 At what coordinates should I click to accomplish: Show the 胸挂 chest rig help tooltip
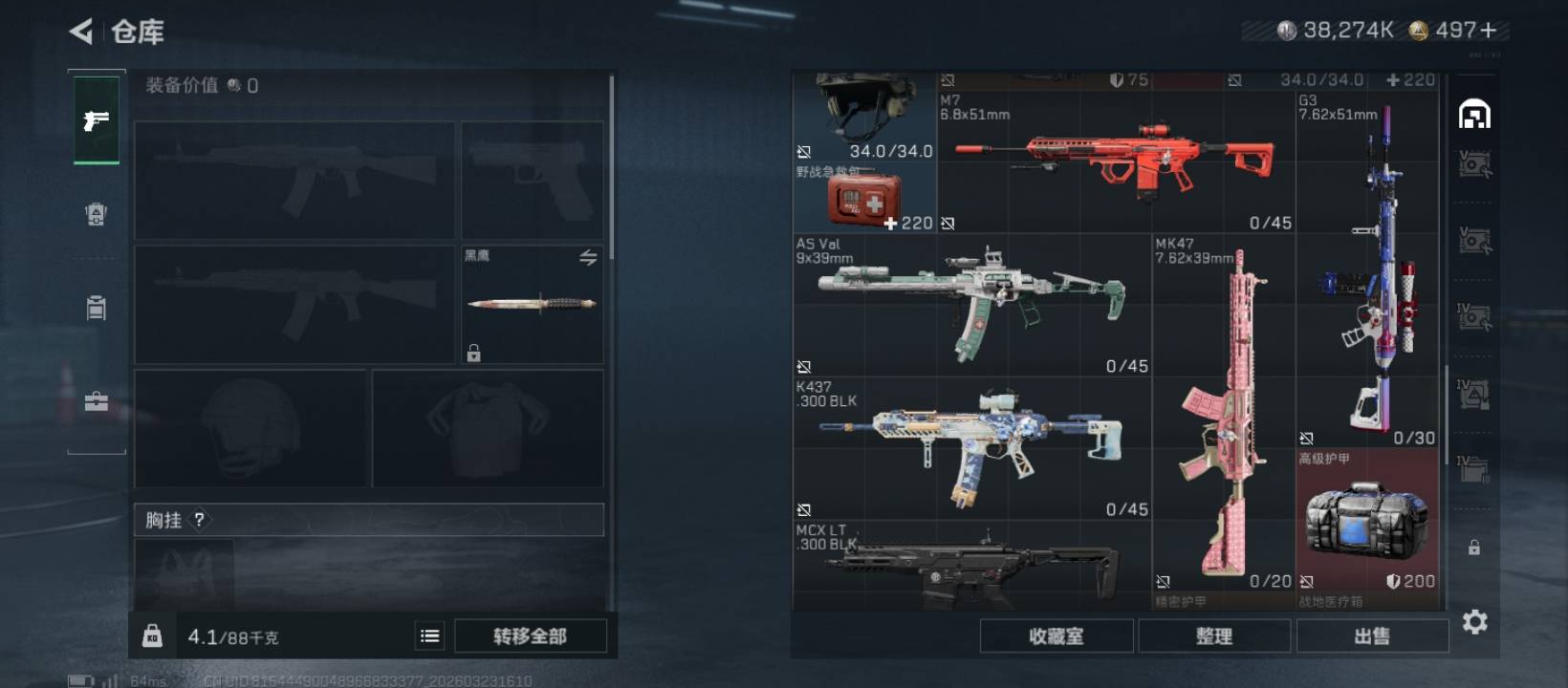coord(200,520)
